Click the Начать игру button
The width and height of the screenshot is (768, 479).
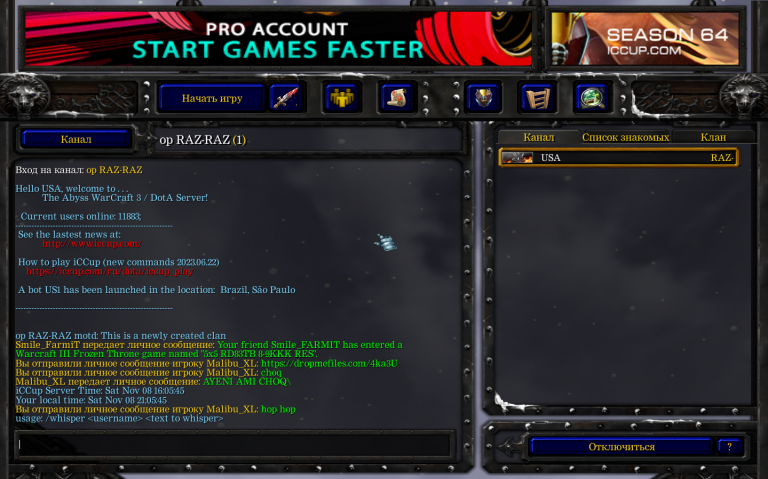[x=211, y=98]
